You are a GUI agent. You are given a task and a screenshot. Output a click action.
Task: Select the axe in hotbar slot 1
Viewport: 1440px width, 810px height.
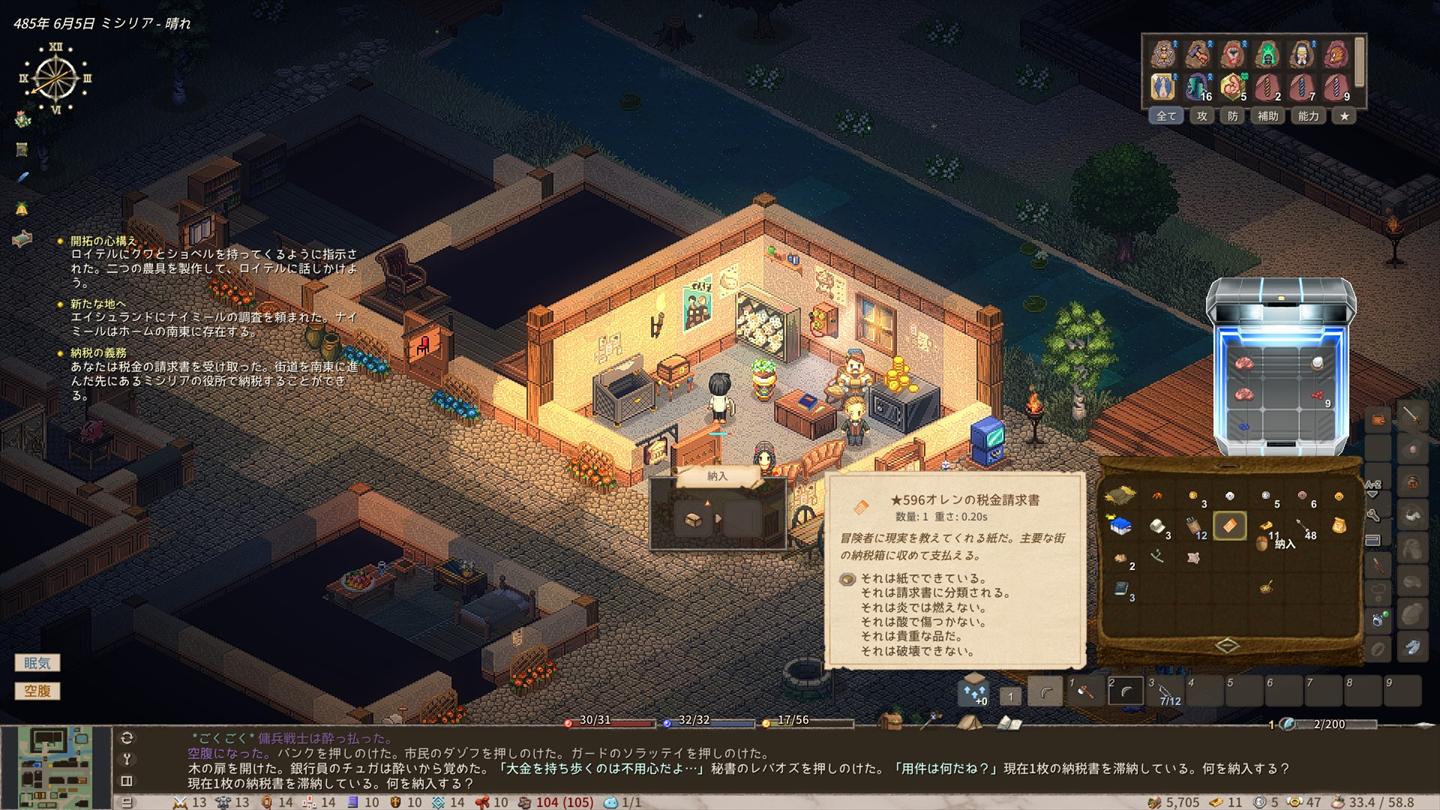(1085, 691)
